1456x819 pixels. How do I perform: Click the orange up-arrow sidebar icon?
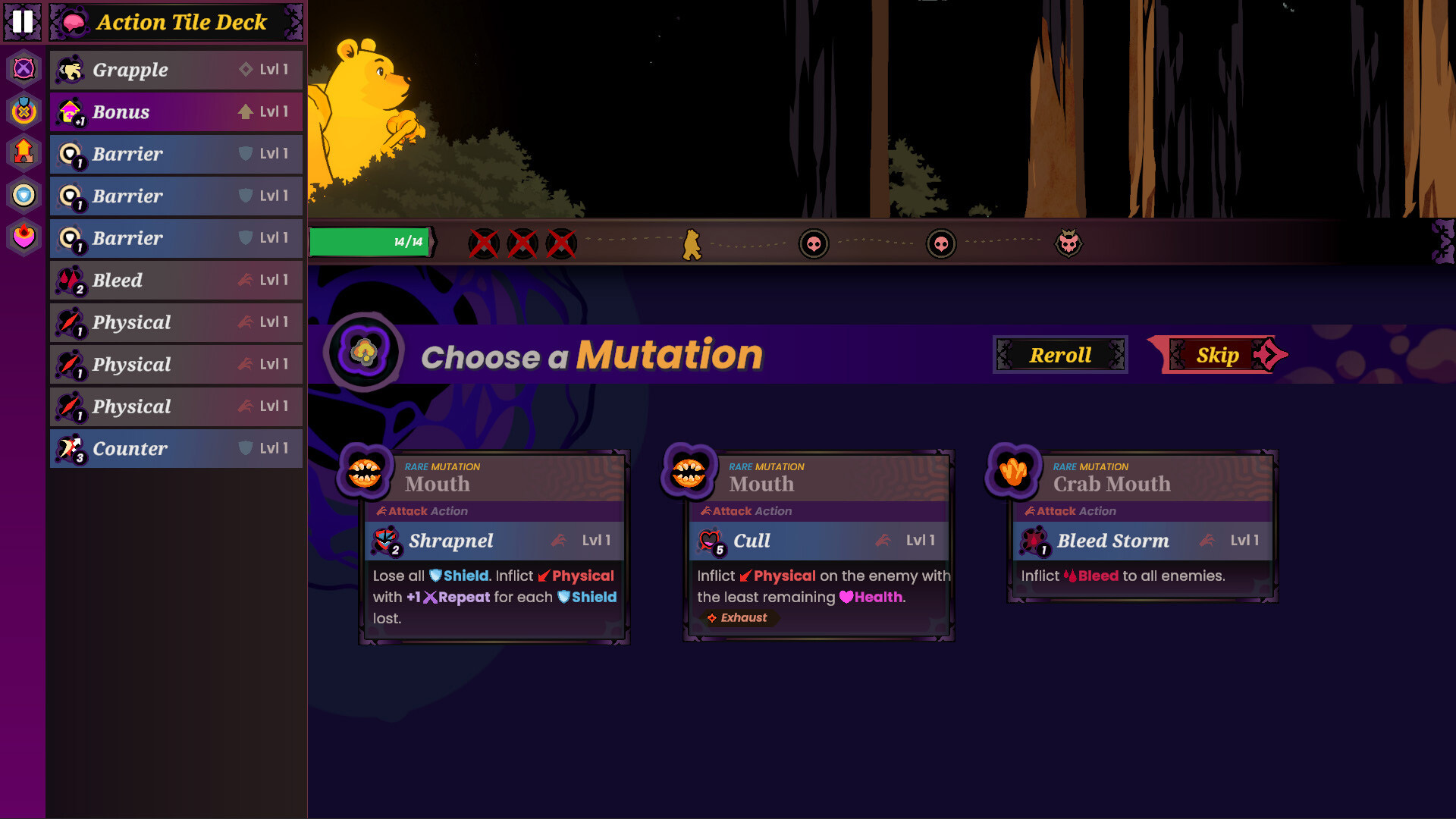click(24, 152)
